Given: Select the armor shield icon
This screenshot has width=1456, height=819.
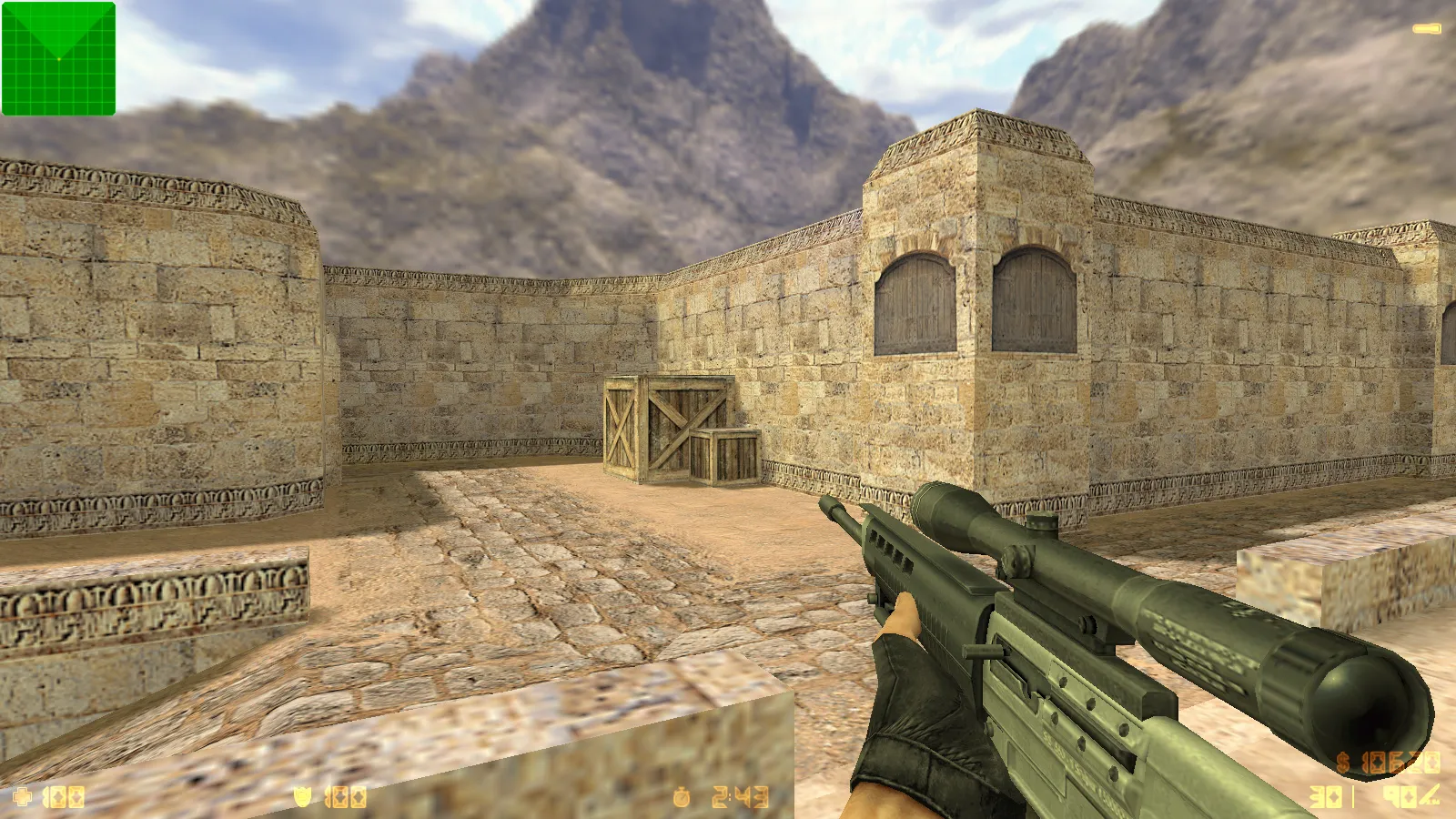Looking at the screenshot, I should point(302,794).
